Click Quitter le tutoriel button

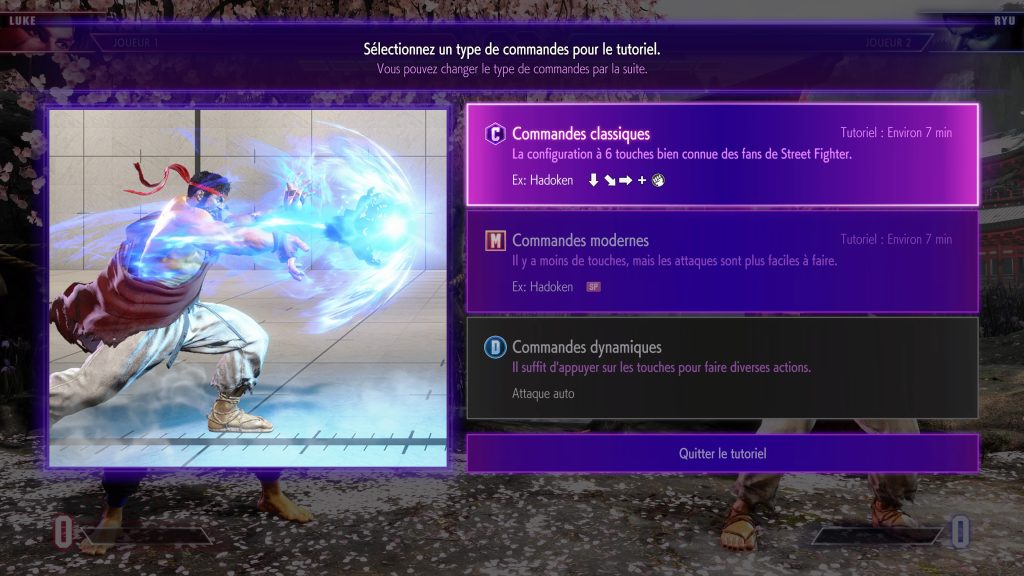[722, 453]
